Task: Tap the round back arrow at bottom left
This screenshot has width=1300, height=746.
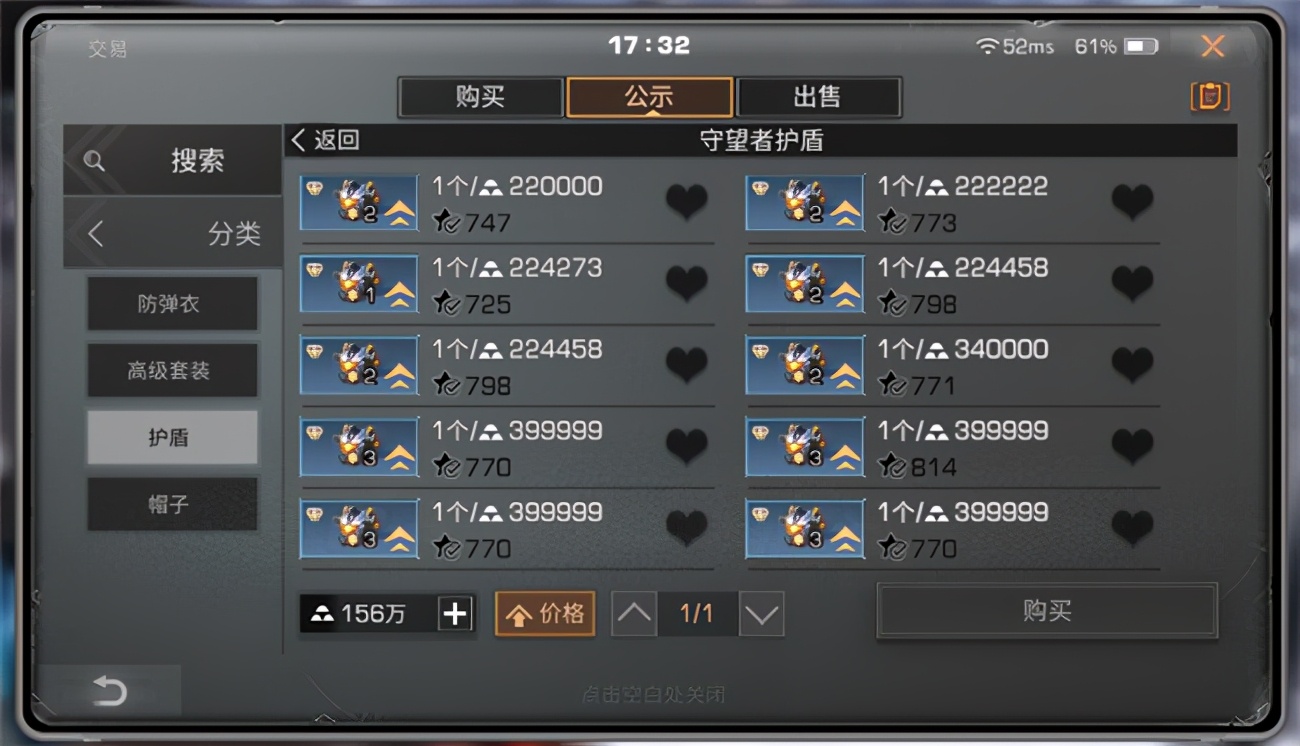Action: coord(110,691)
